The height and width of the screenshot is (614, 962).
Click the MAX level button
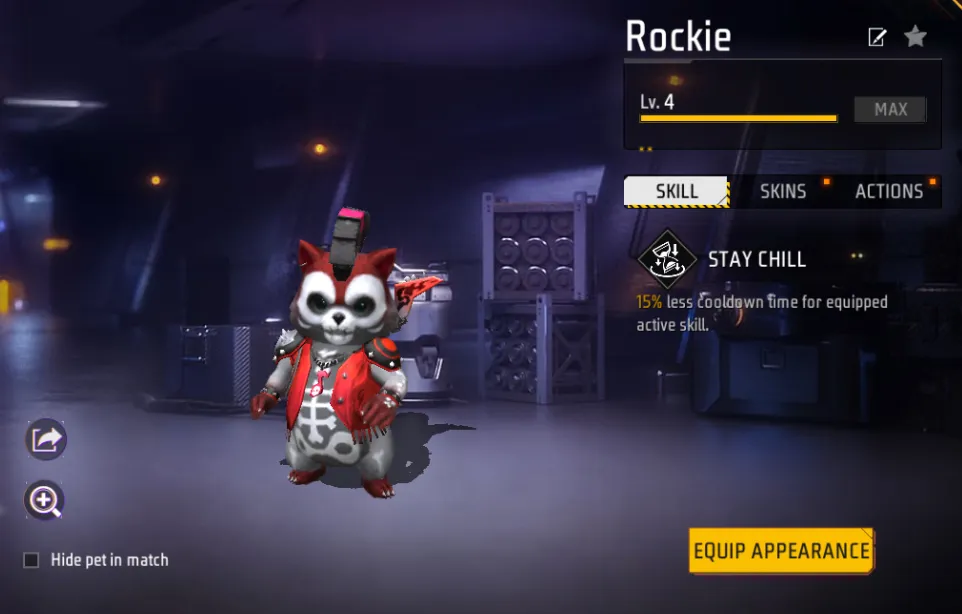(890, 109)
